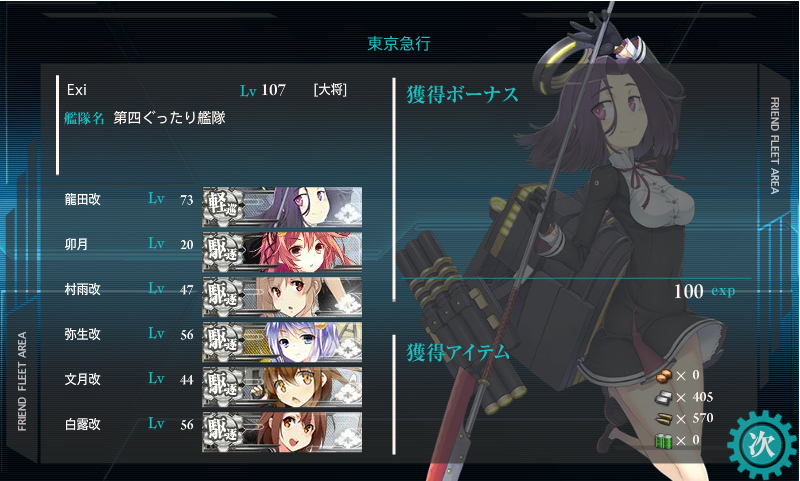Choose the 卯月 ship banner
800x481 pixels.
282,251
